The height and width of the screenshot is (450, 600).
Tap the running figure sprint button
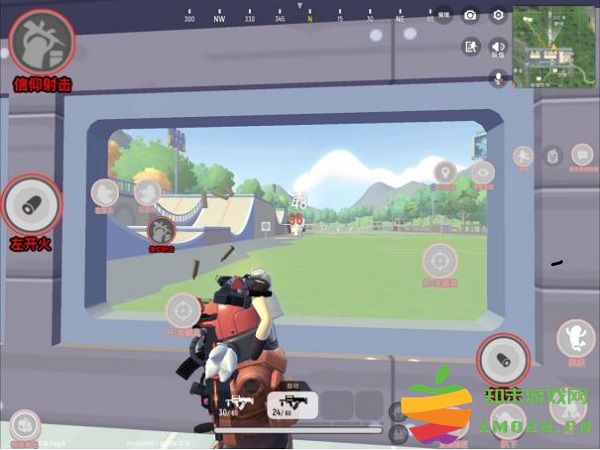[x=523, y=156]
